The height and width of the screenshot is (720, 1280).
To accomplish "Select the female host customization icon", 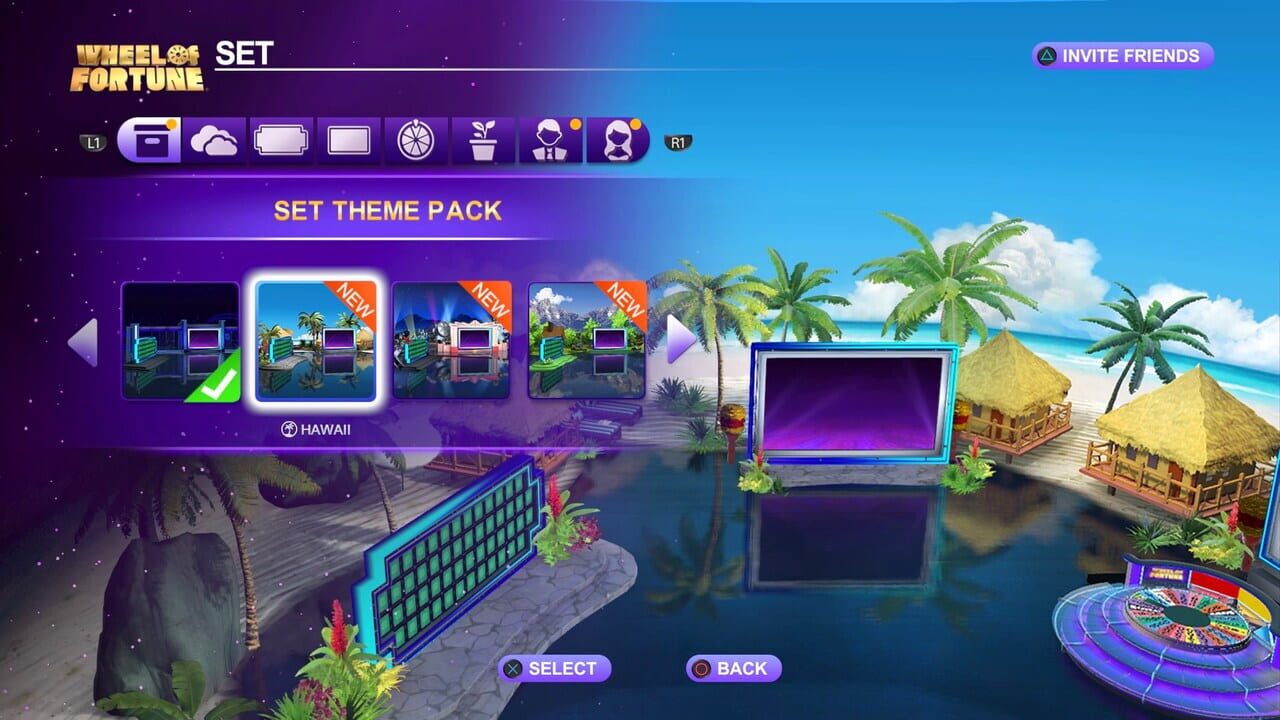I will 619,140.
